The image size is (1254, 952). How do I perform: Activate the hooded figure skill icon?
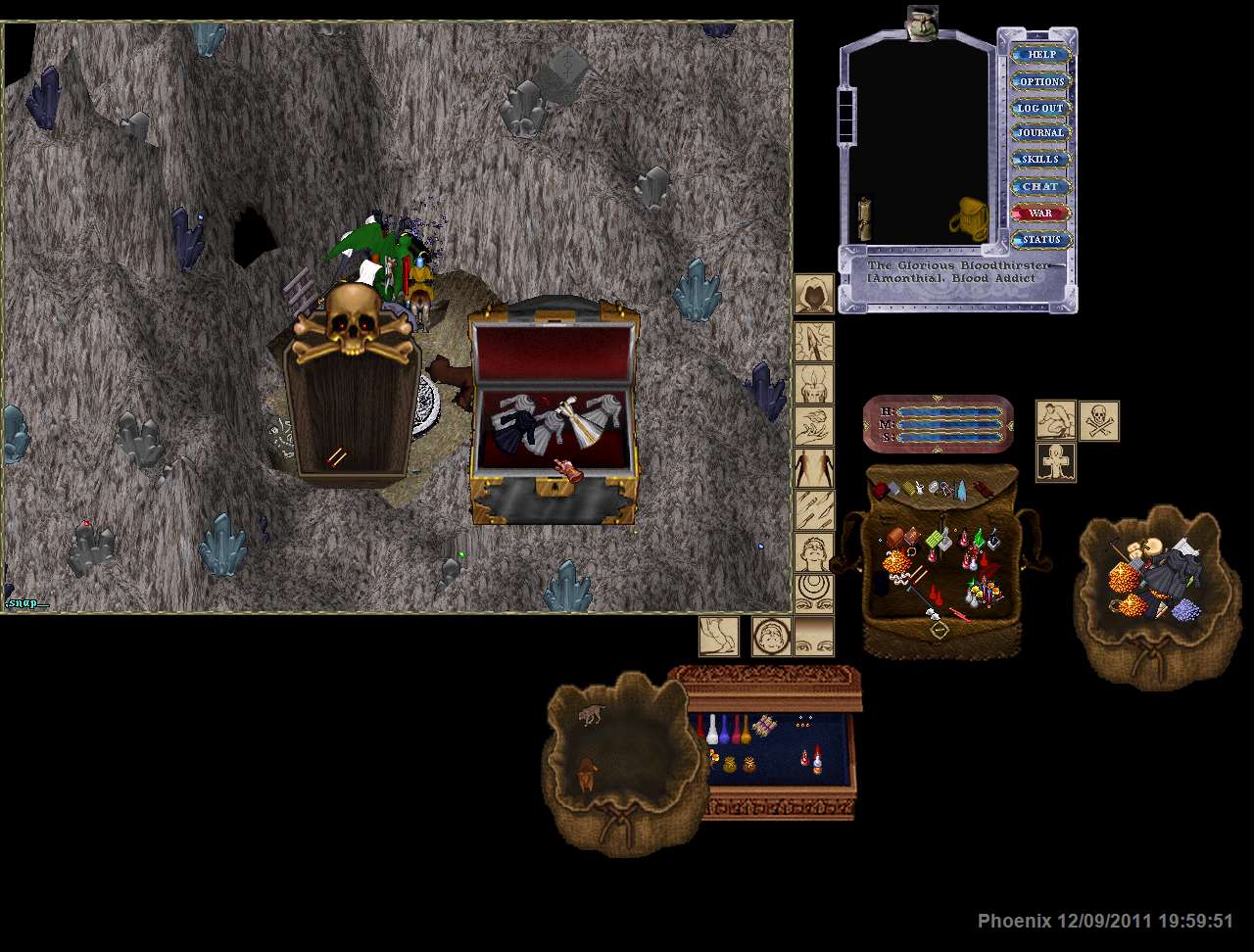[814, 294]
